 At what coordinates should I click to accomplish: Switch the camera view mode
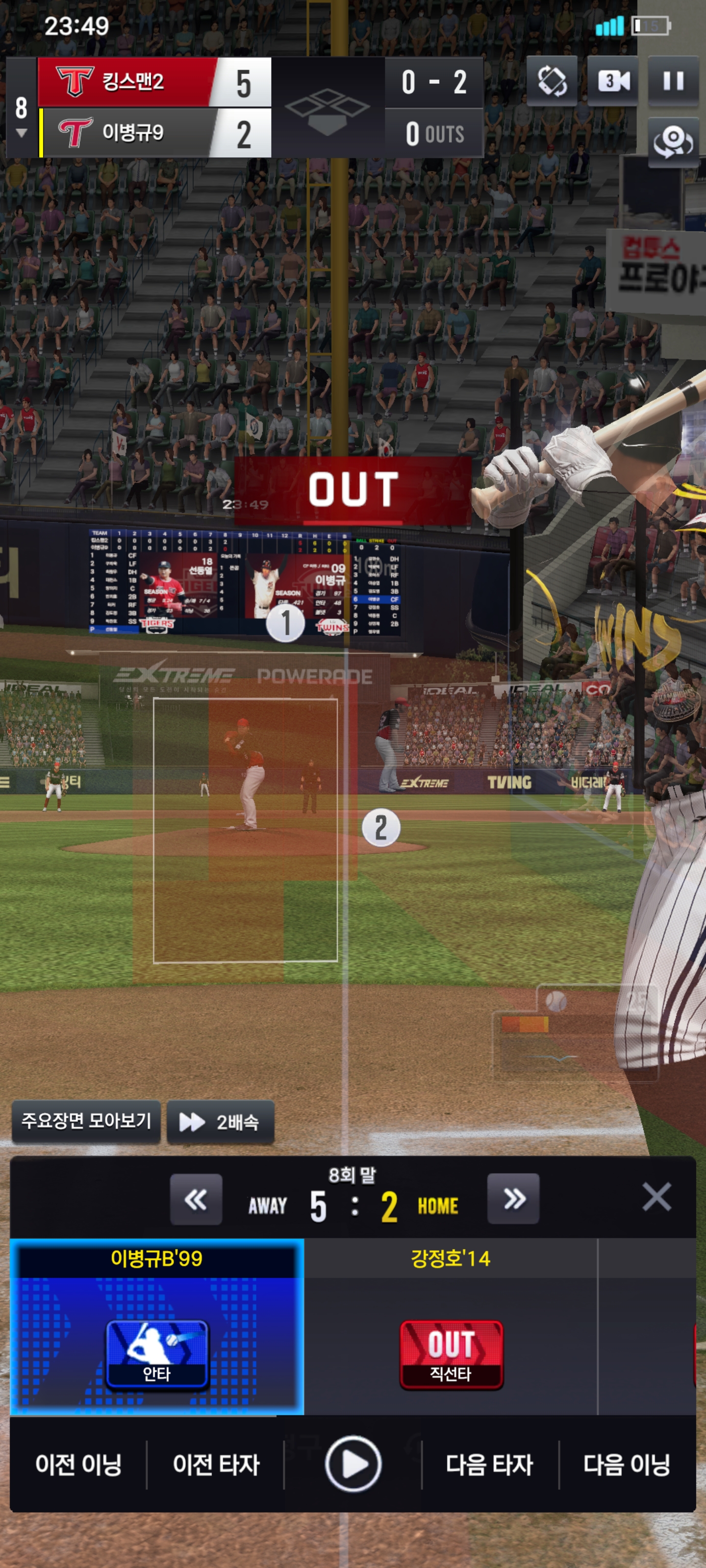(613, 81)
